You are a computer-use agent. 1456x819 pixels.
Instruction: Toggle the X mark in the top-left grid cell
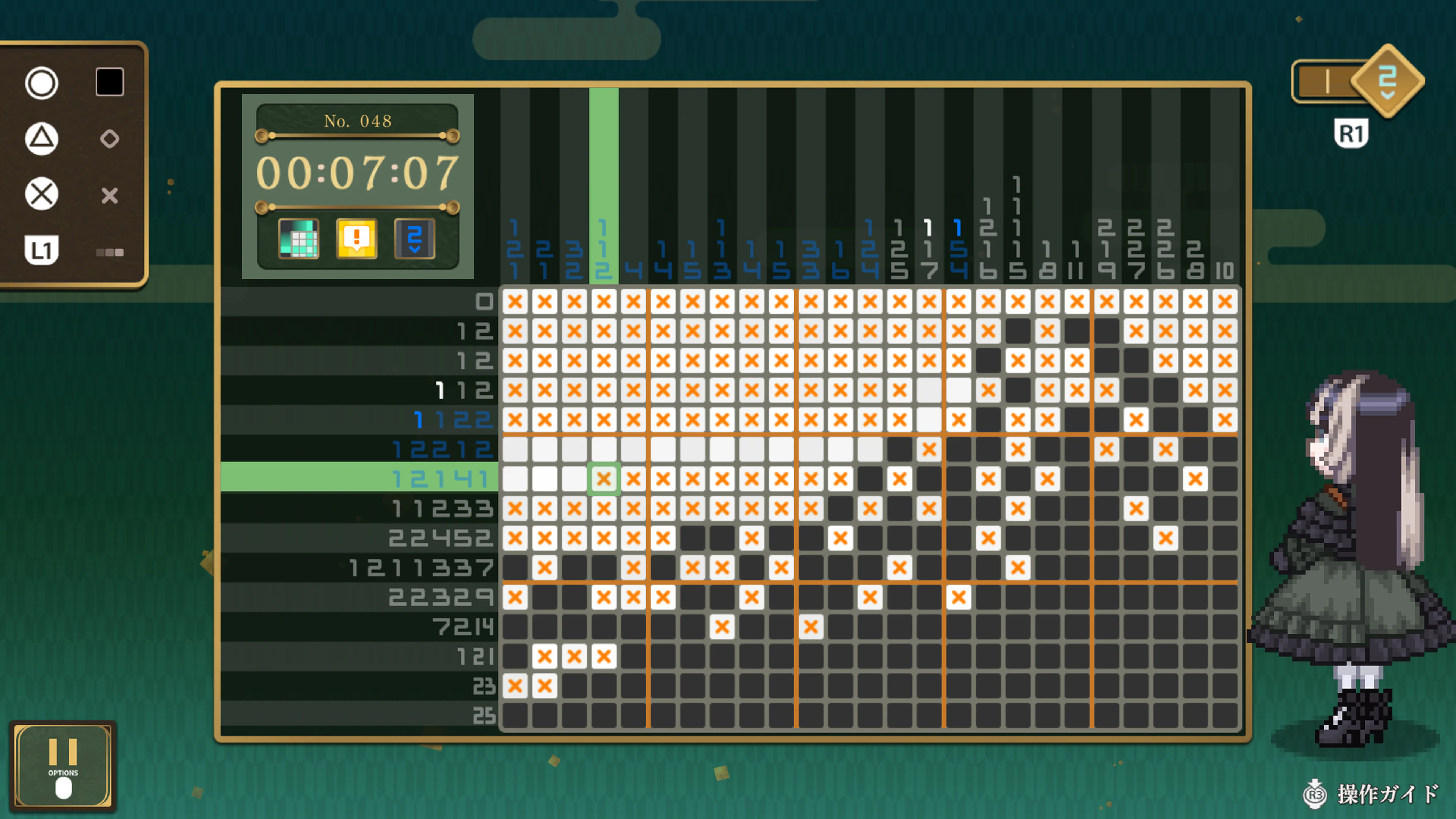click(516, 301)
